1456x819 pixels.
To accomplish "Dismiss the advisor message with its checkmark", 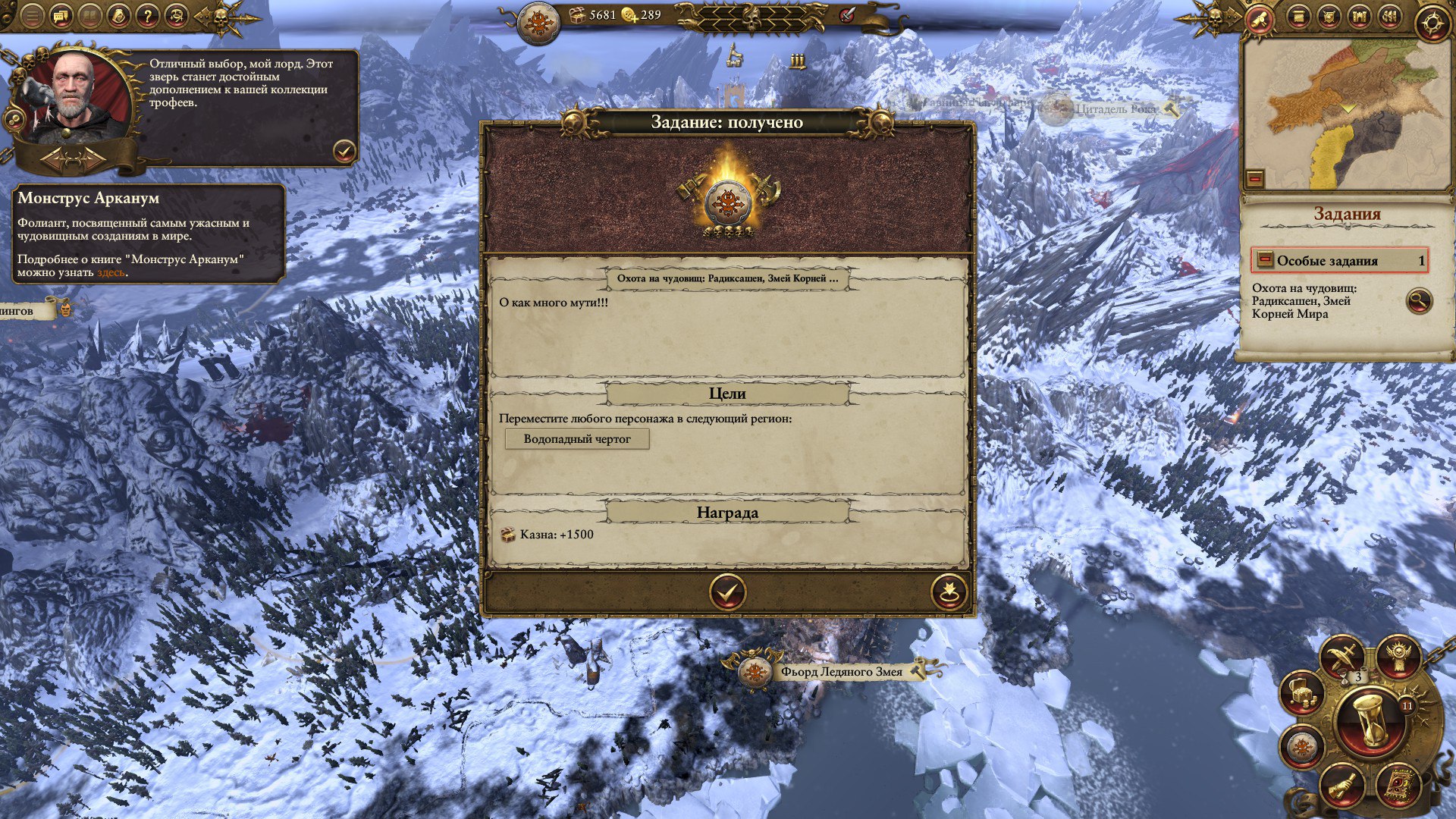I will 344,152.
